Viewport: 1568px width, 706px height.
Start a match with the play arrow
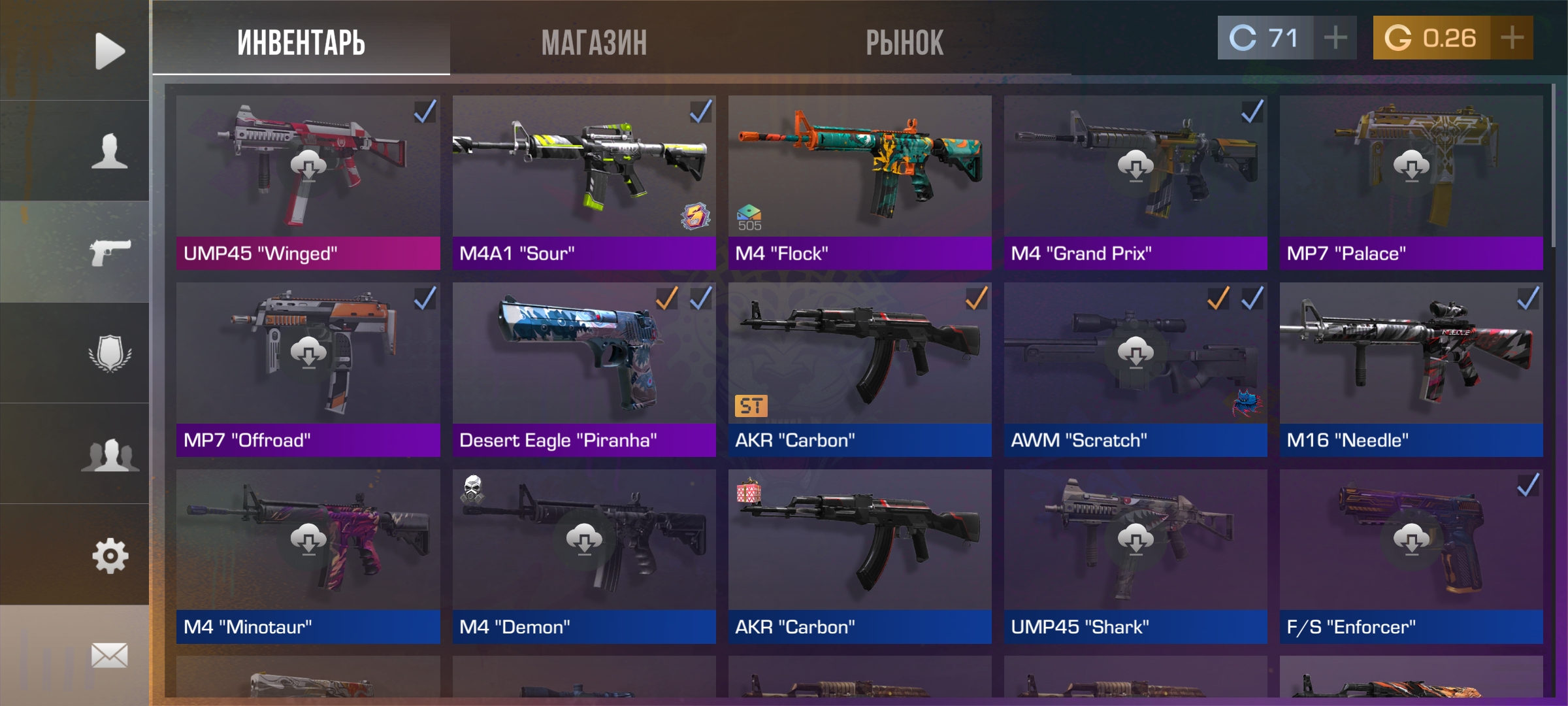coord(109,51)
